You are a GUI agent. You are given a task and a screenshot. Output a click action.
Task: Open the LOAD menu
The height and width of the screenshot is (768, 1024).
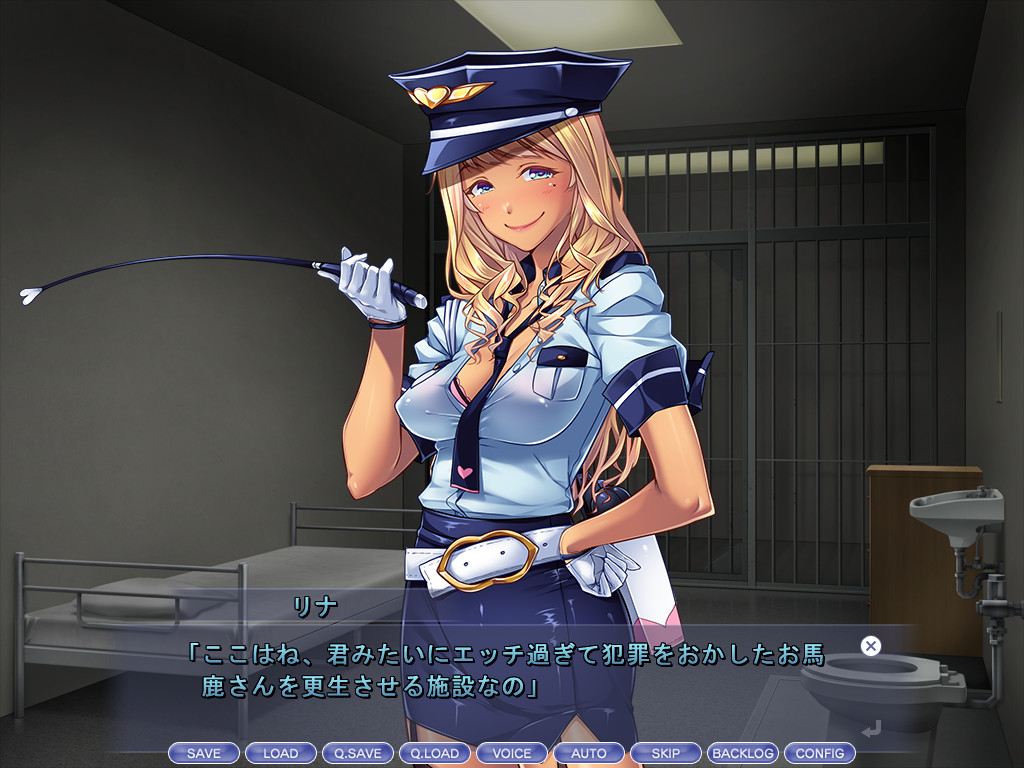(x=281, y=753)
